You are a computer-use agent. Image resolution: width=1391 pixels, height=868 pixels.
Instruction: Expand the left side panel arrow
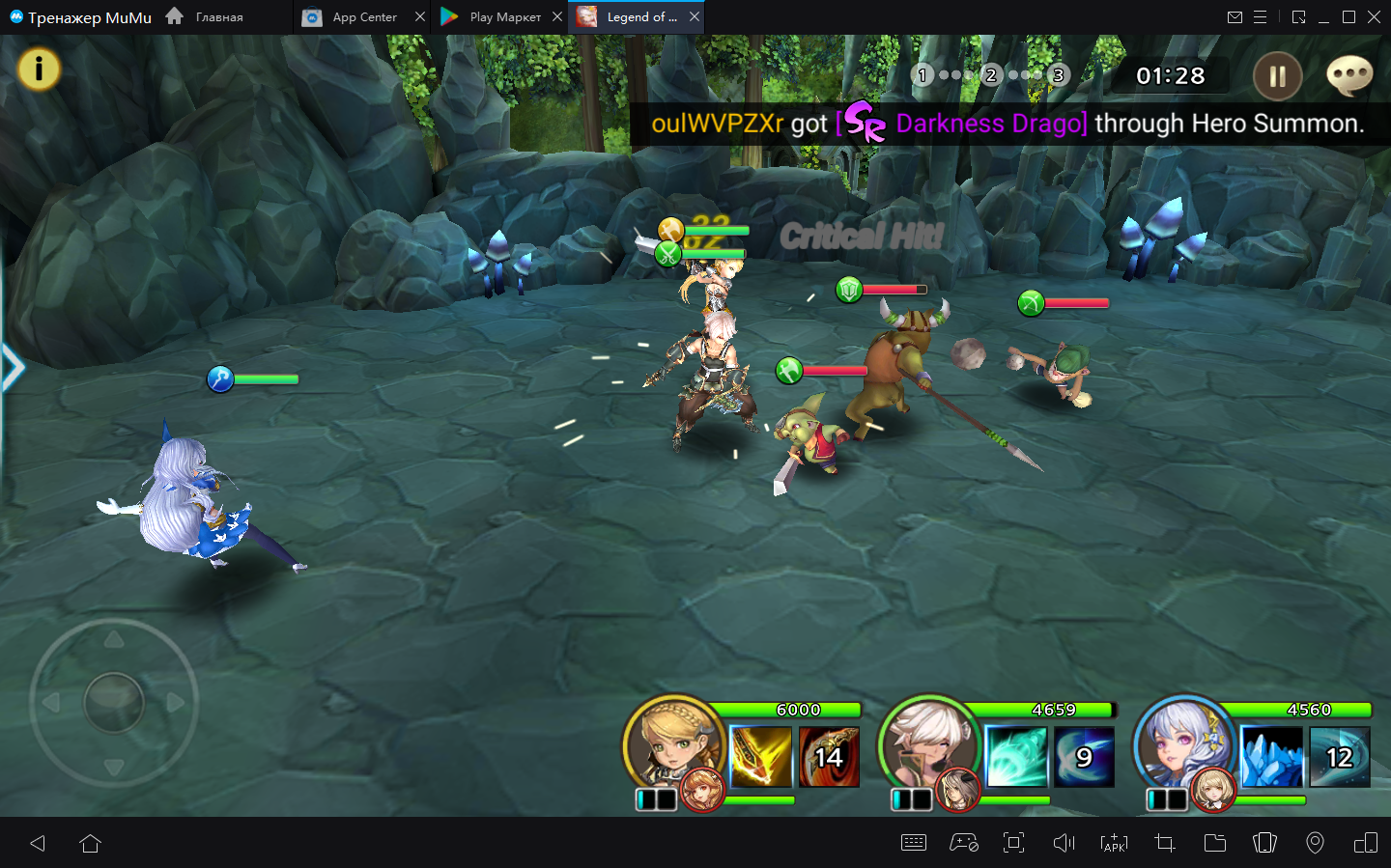[13, 368]
